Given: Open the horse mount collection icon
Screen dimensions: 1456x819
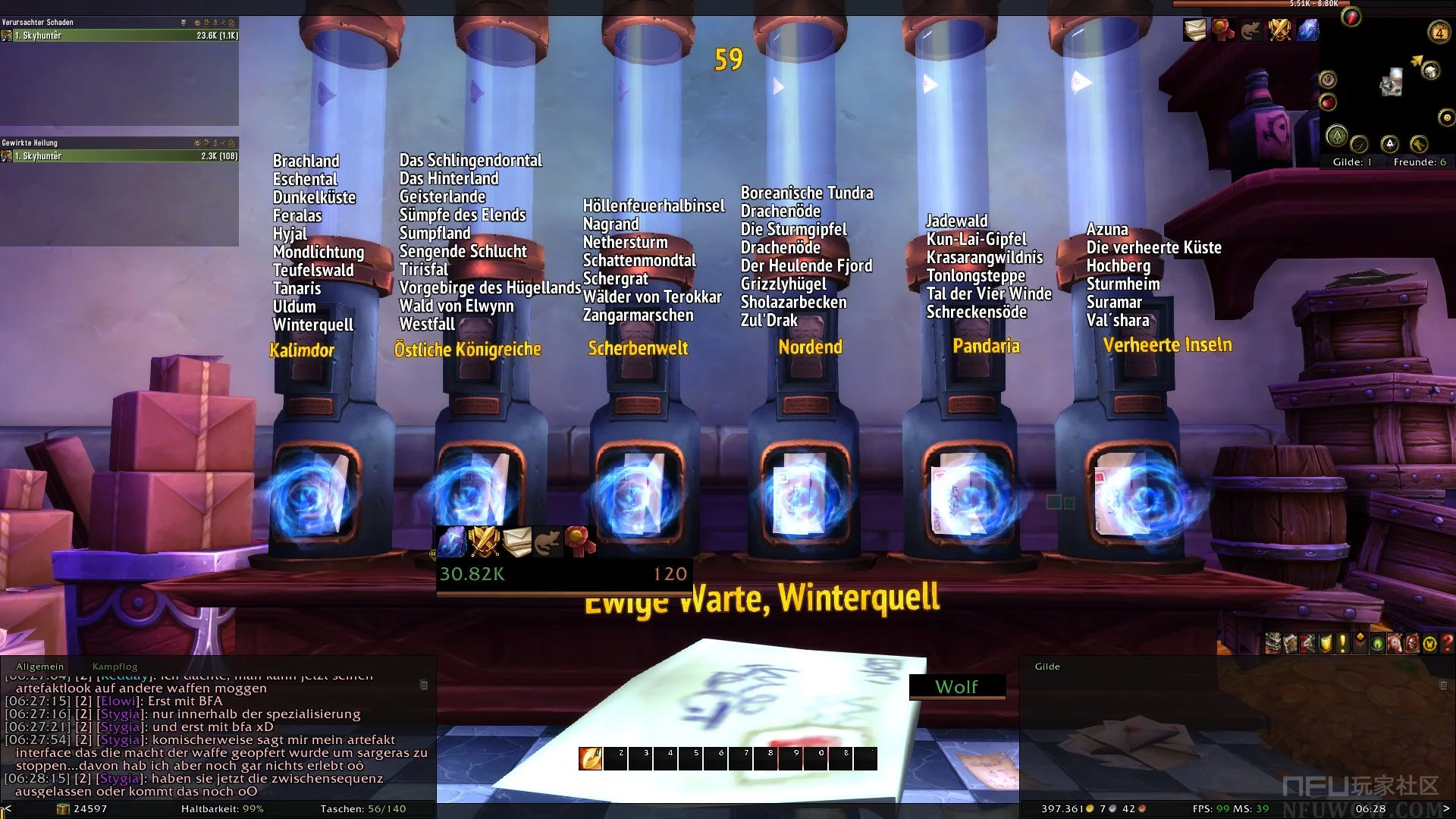Looking at the screenshot, I should click(1395, 644).
